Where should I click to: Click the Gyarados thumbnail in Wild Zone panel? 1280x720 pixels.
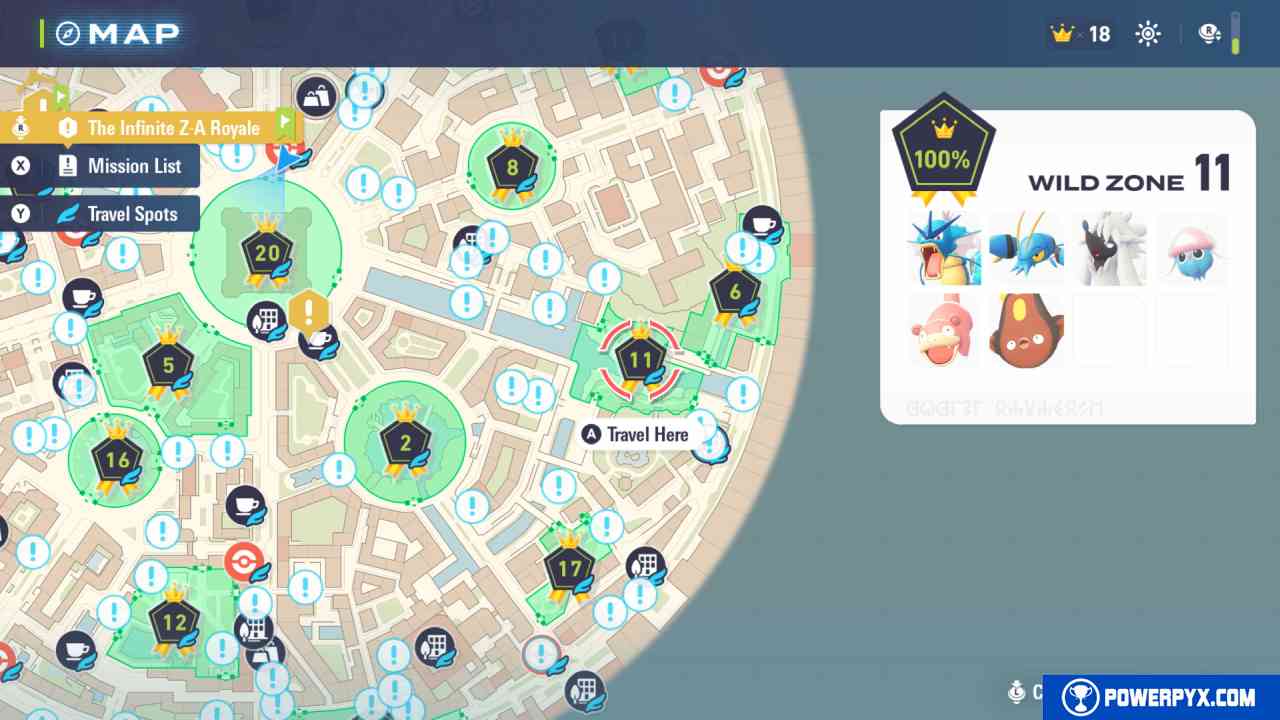coord(944,248)
